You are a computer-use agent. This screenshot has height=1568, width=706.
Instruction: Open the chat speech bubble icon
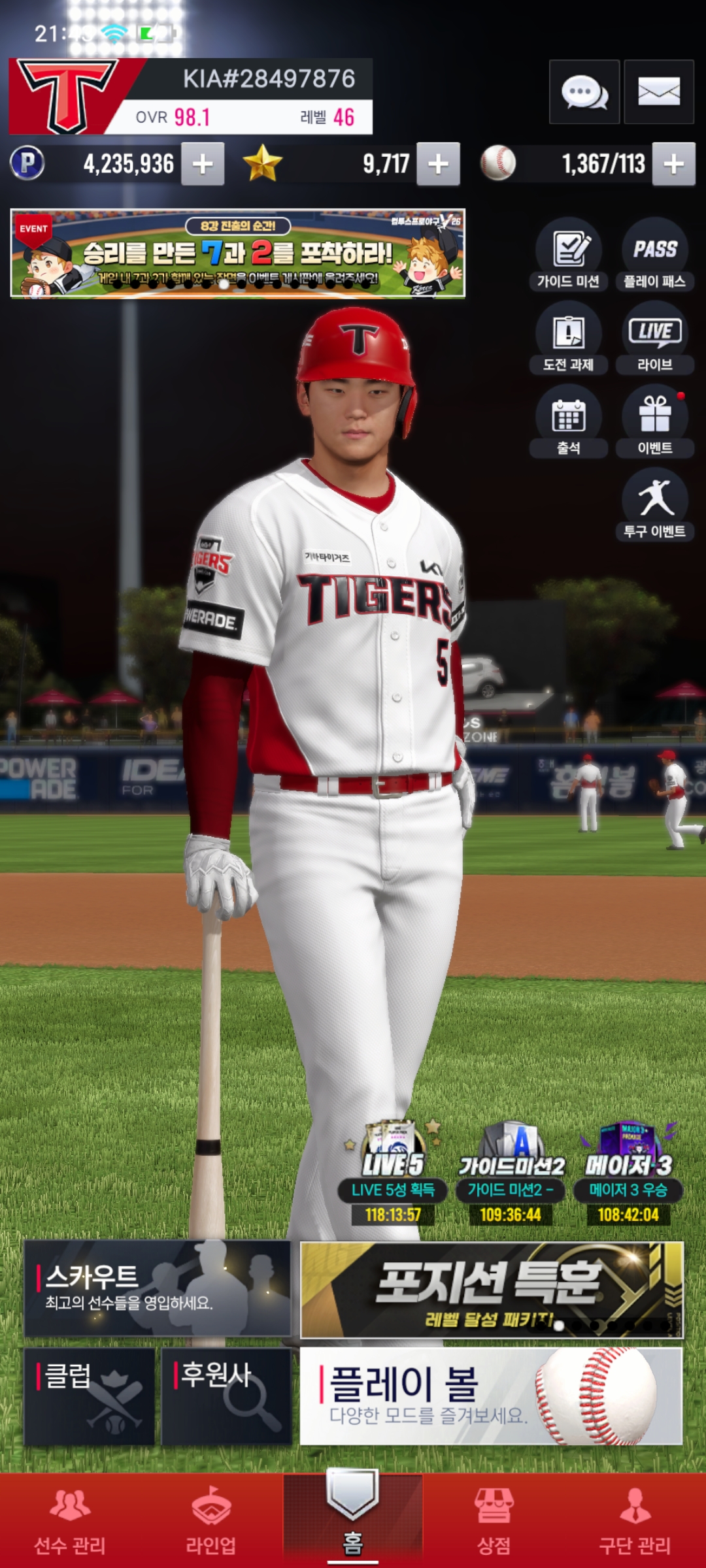(584, 92)
